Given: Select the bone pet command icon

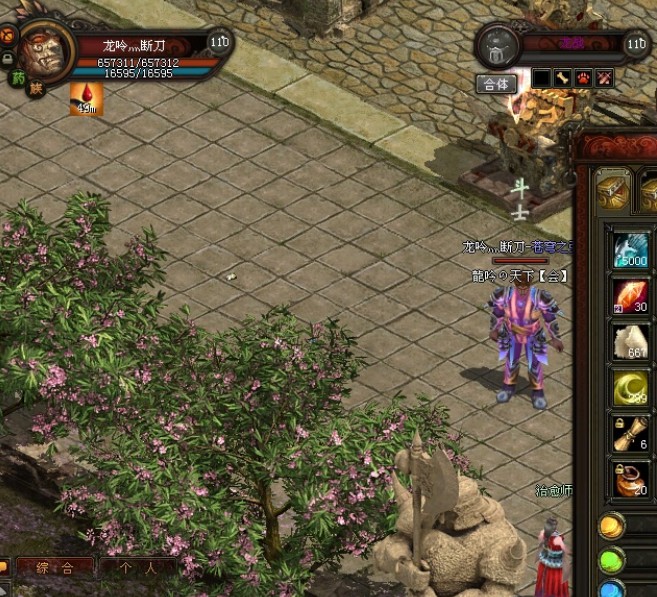Looking at the screenshot, I should (562, 78).
